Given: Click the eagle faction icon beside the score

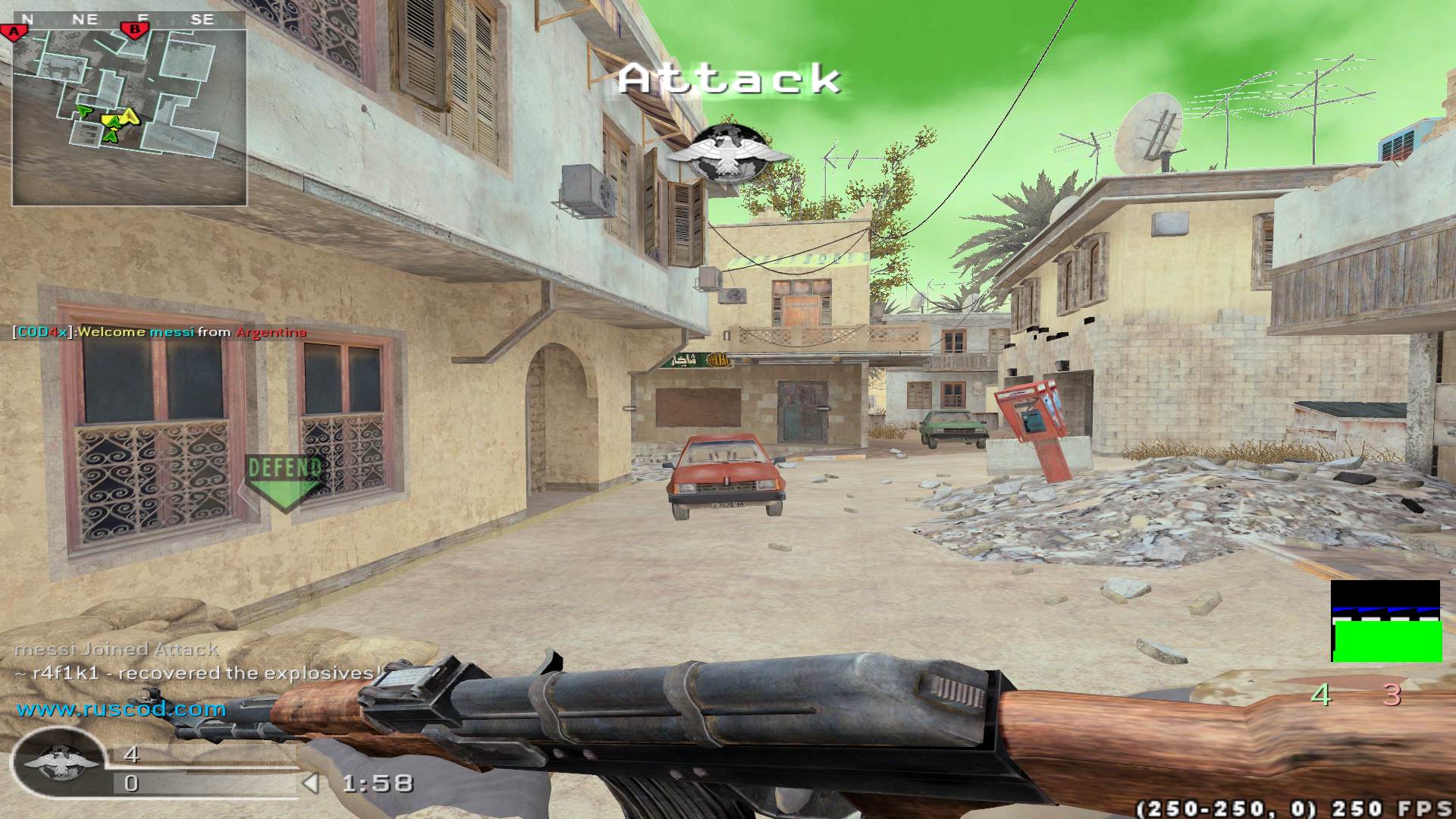Looking at the screenshot, I should click(59, 761).
